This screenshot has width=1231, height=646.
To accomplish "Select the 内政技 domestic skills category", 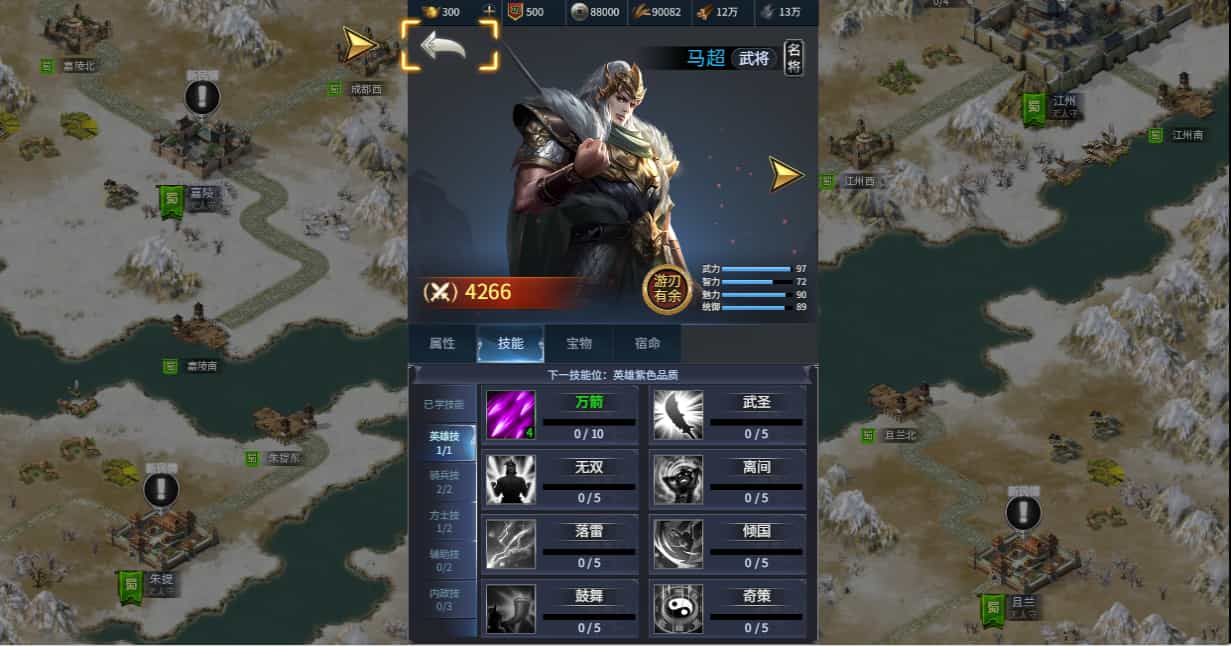I will [442, 599].
